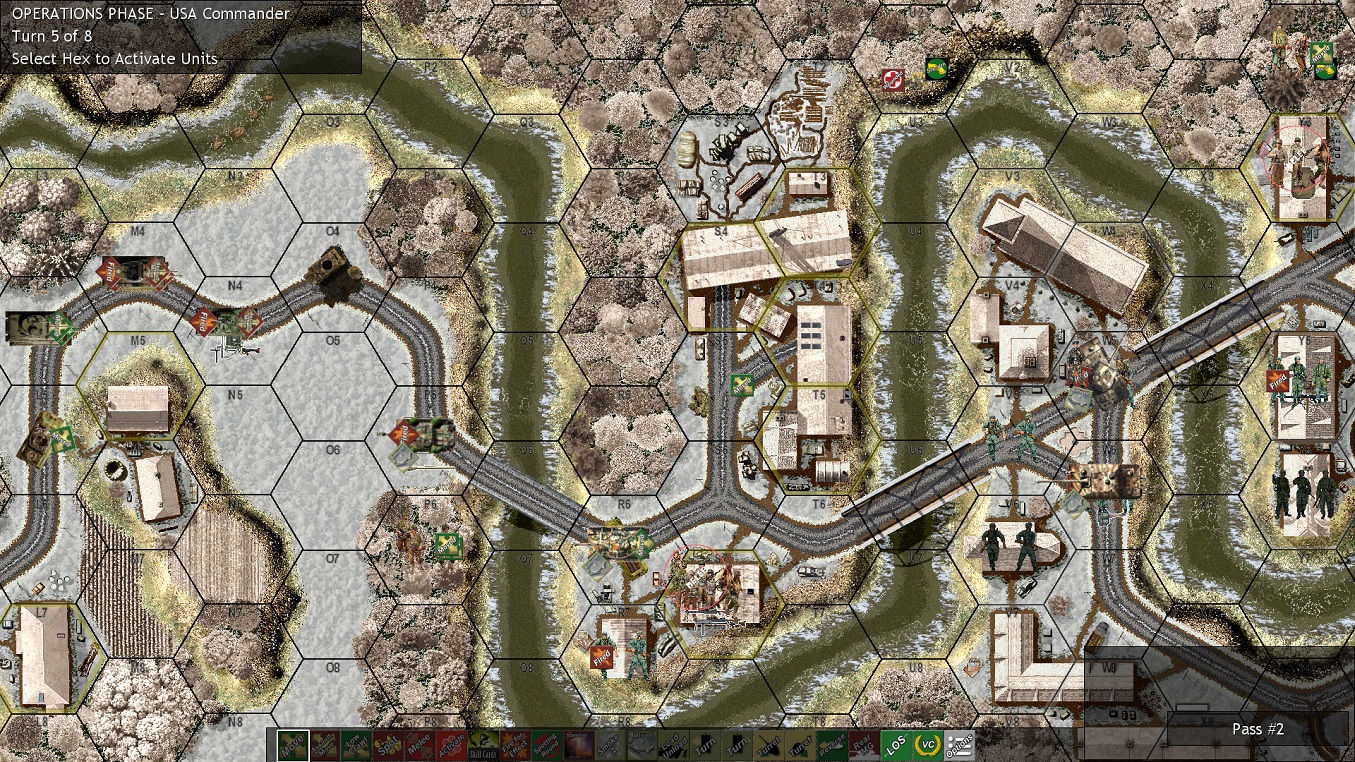The image size is (1355, 762).
Task: Select Fire for Effect
Action: (513, 745)
